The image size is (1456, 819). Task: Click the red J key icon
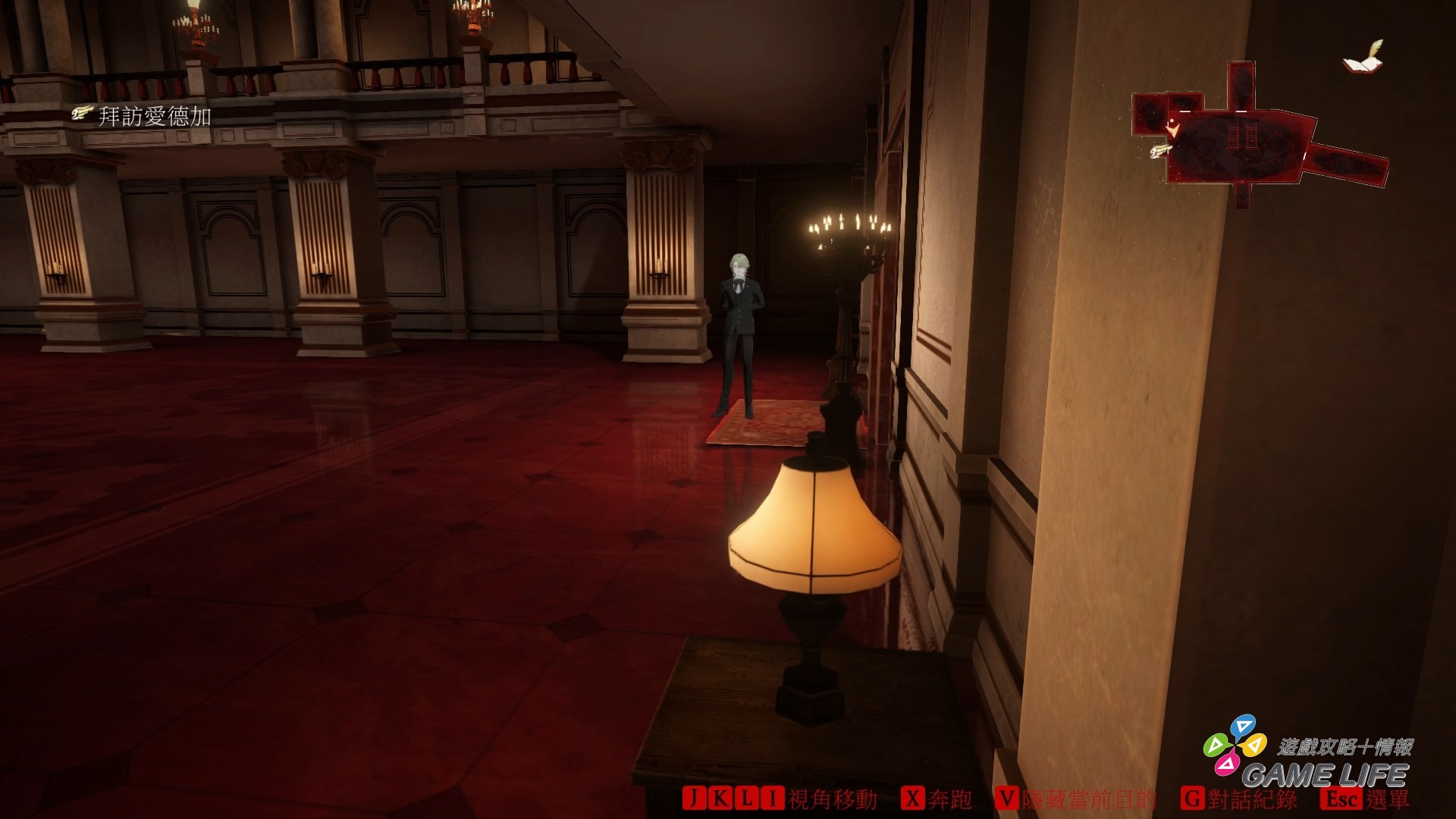click(694, 798)
